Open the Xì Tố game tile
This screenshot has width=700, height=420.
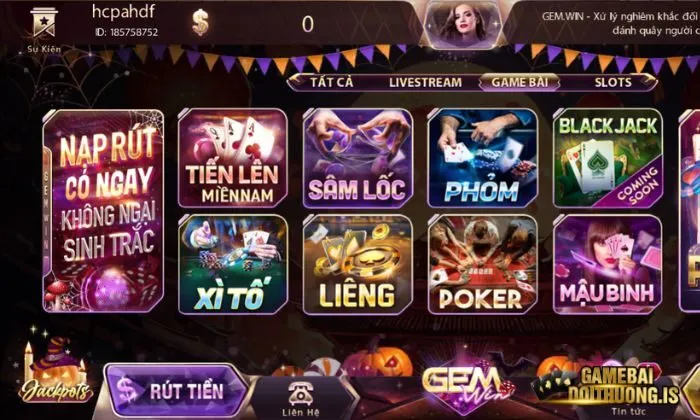coord(232,263)
